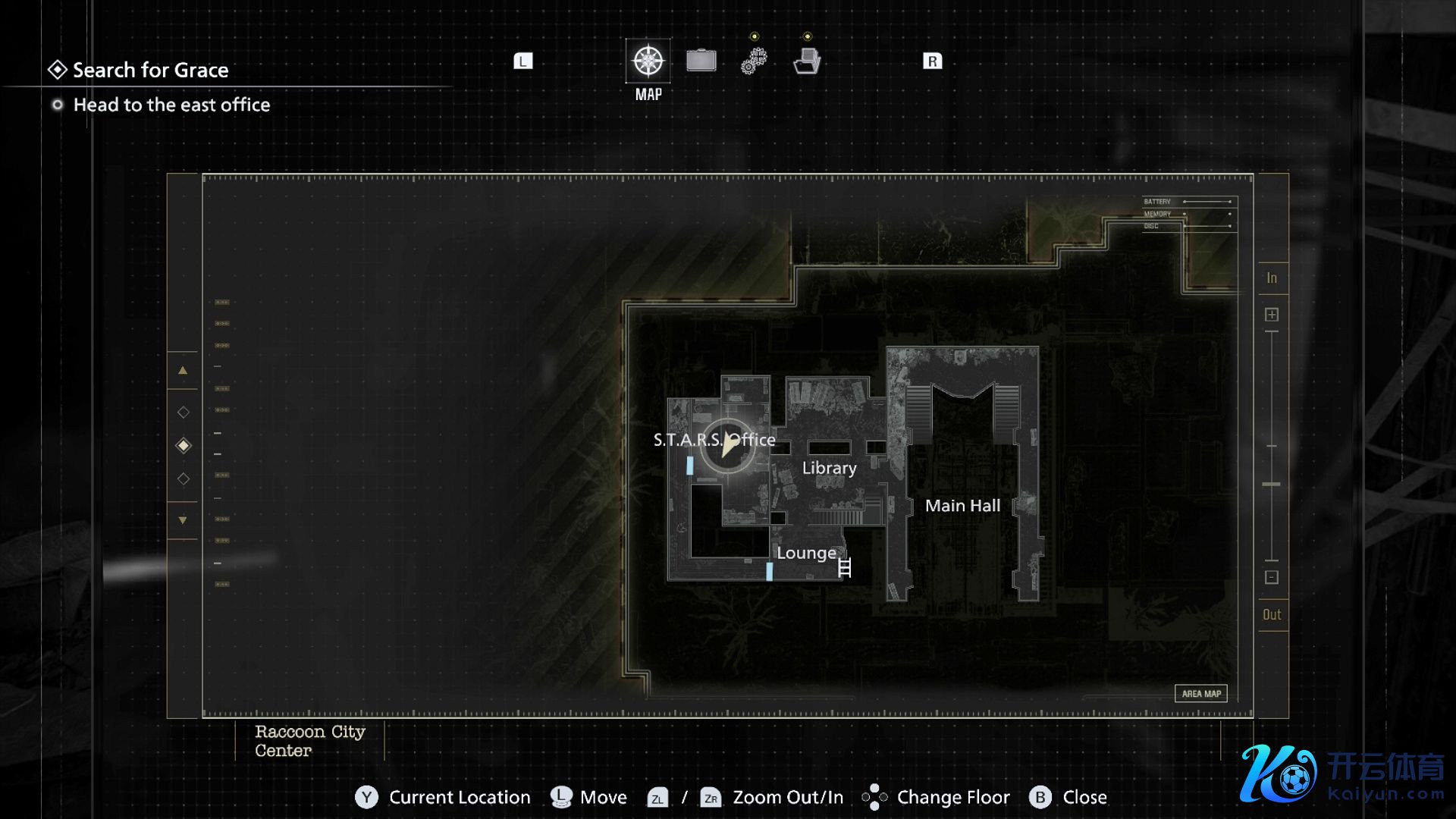Switch to the gears tab
1456x819 pixels.
[x=754, y=61]
